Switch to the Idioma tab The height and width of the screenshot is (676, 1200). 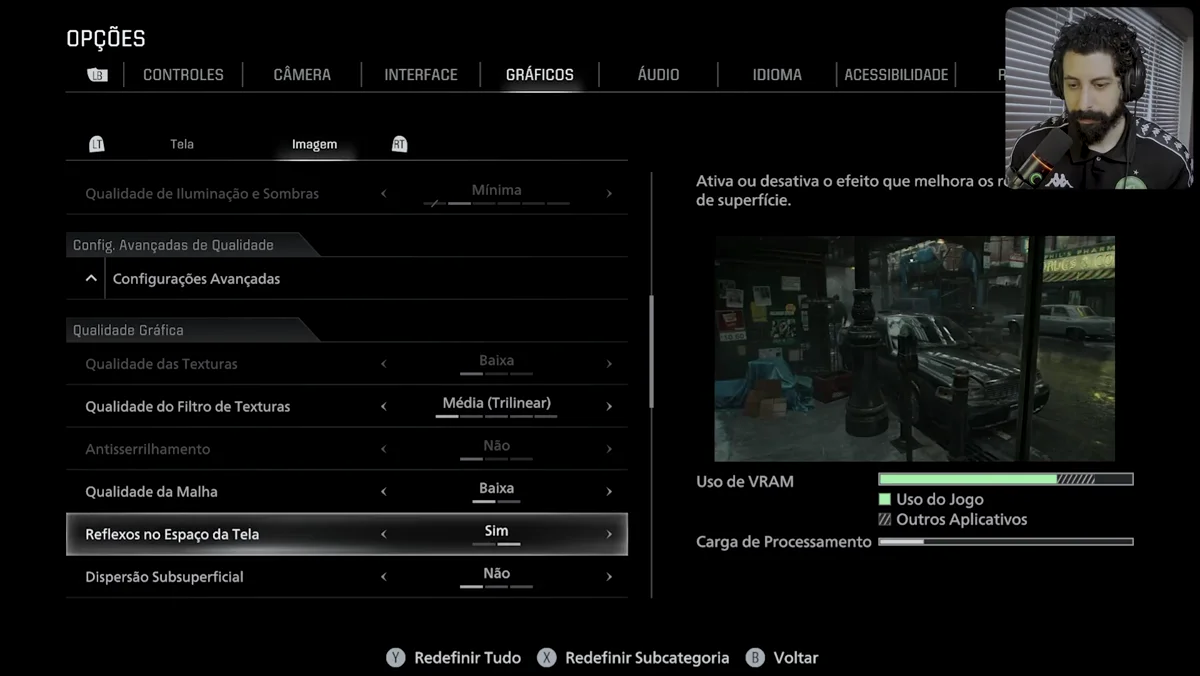tap(777, 75)
